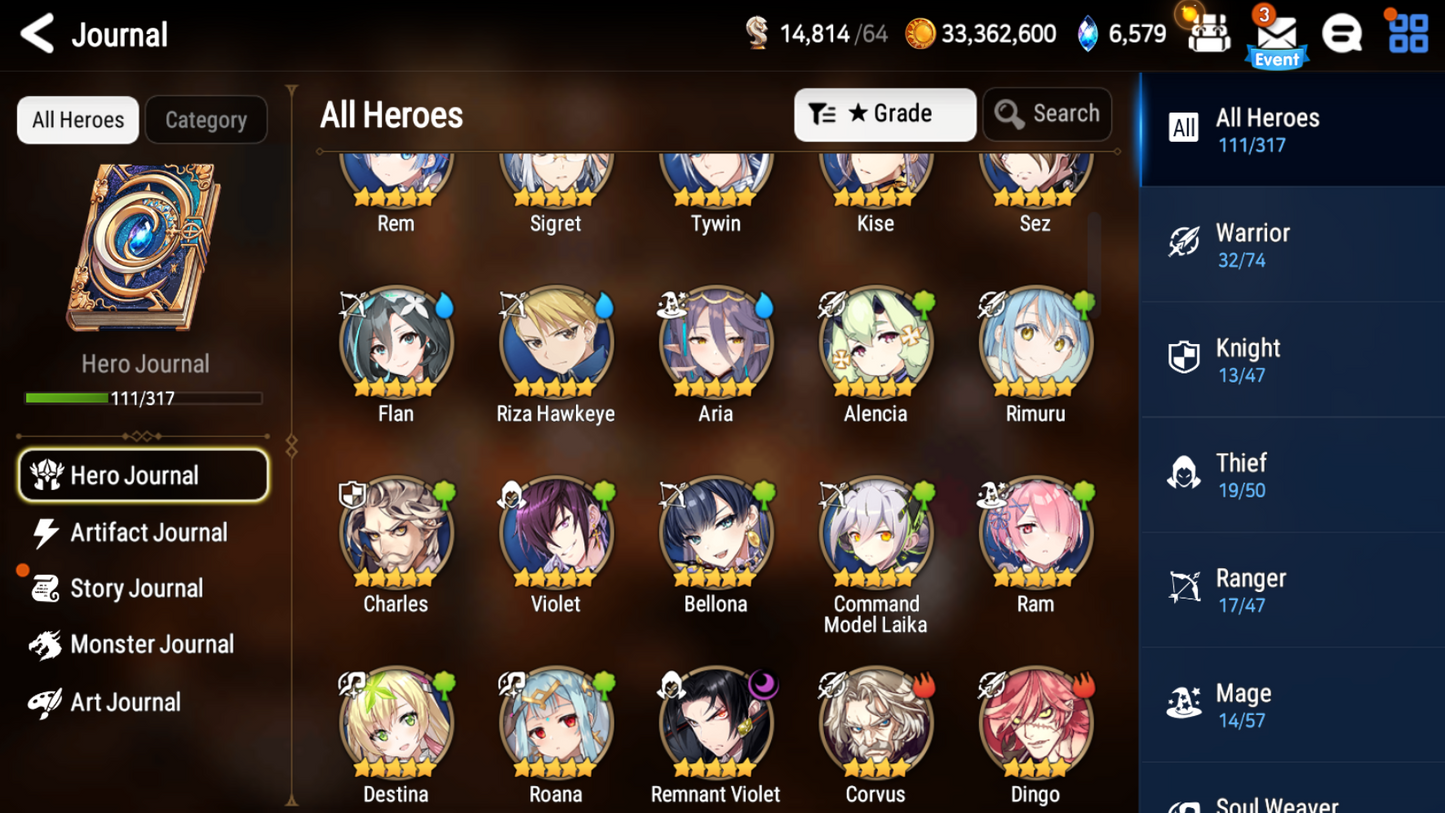Open the Monster Journal
The width and height of the screenshot is (1445, 813).
point(152,644)
